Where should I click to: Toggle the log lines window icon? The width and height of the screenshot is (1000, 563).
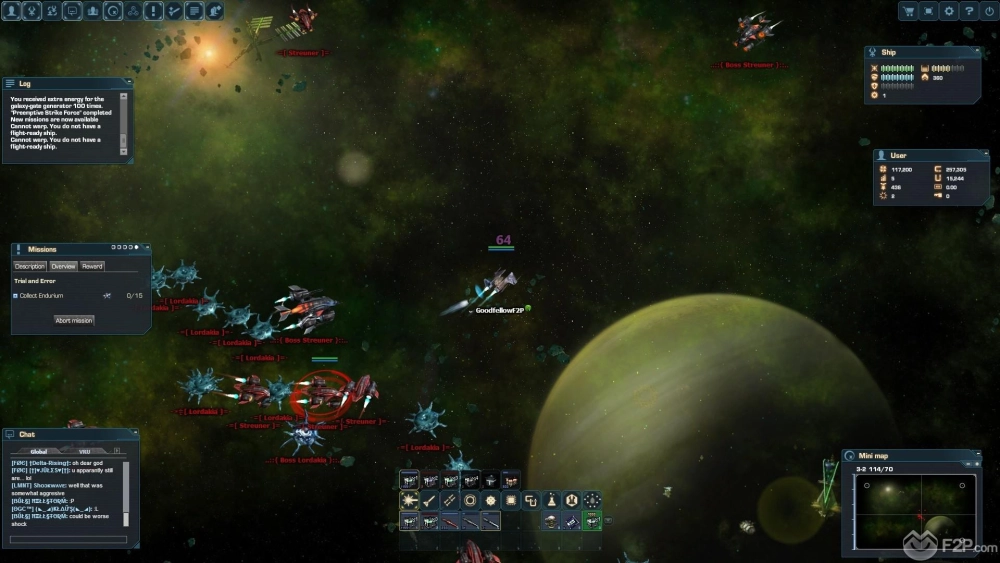[x=194, y=11]
